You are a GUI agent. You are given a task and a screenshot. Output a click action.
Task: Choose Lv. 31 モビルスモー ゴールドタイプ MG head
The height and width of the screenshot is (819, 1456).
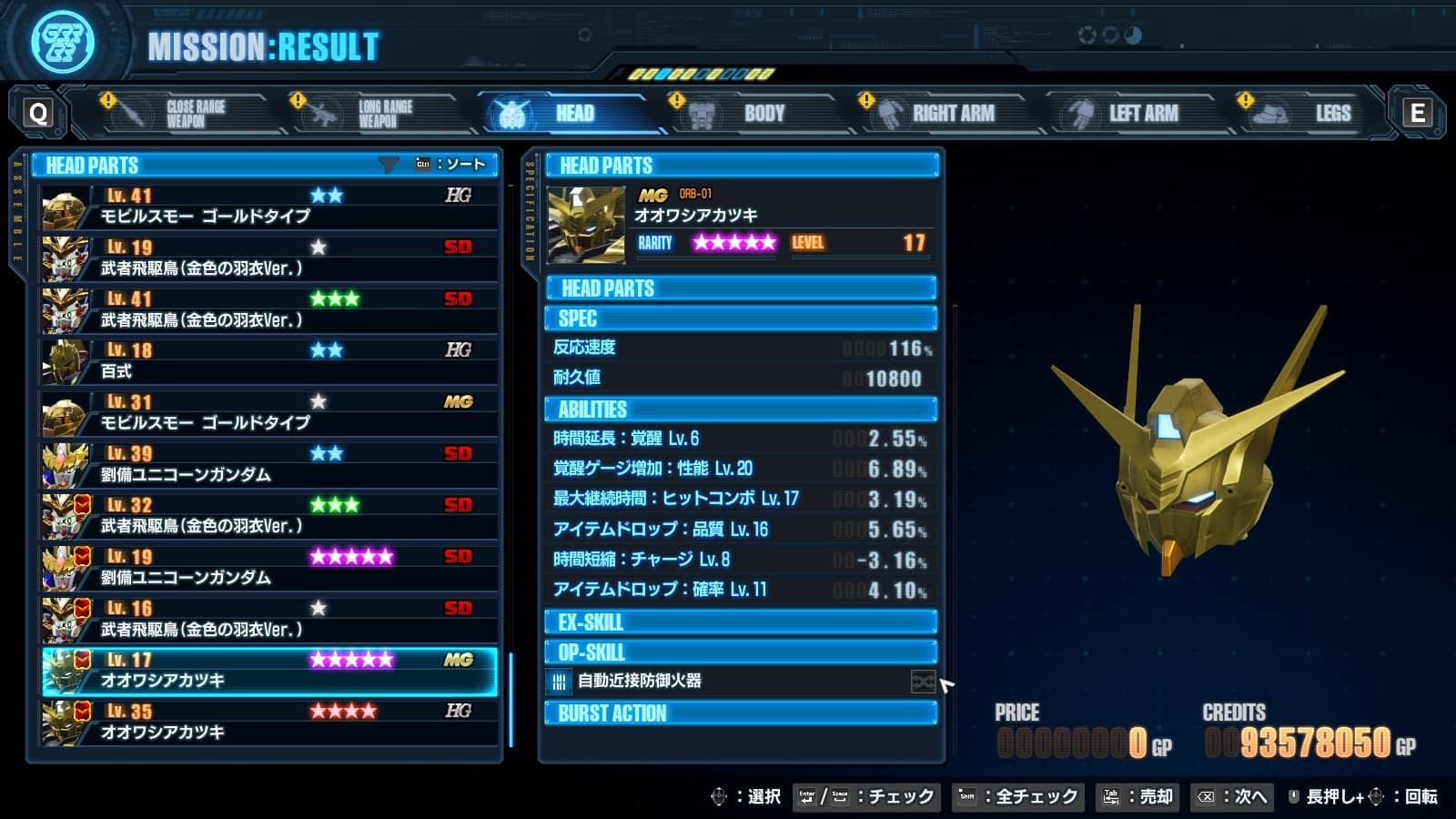pos(269,412)
